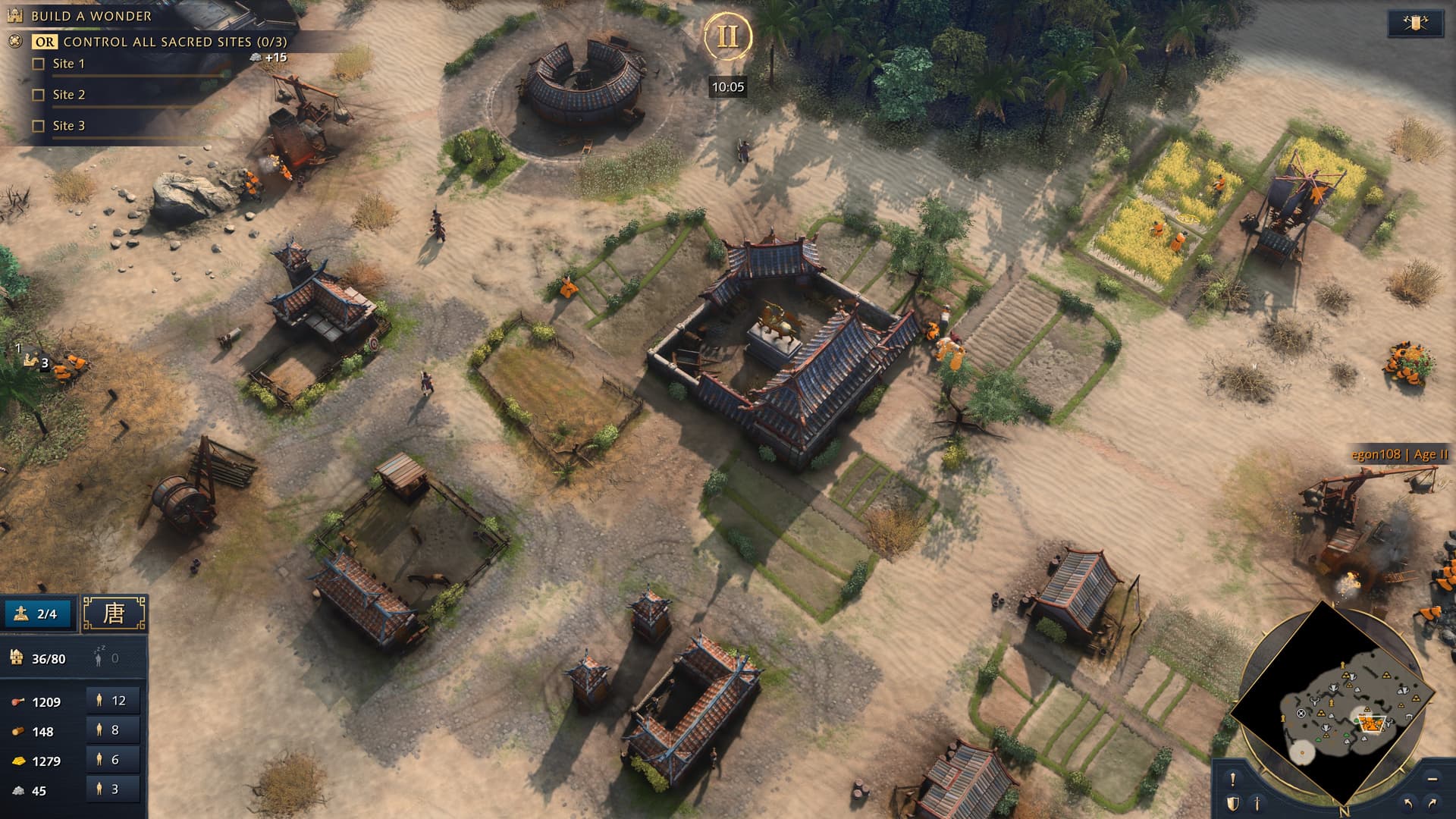Image resolution: width=1456 pixels, height=819 pixels.
Task: Click the minimap's minus button
Action: [x=1432, y=779]
